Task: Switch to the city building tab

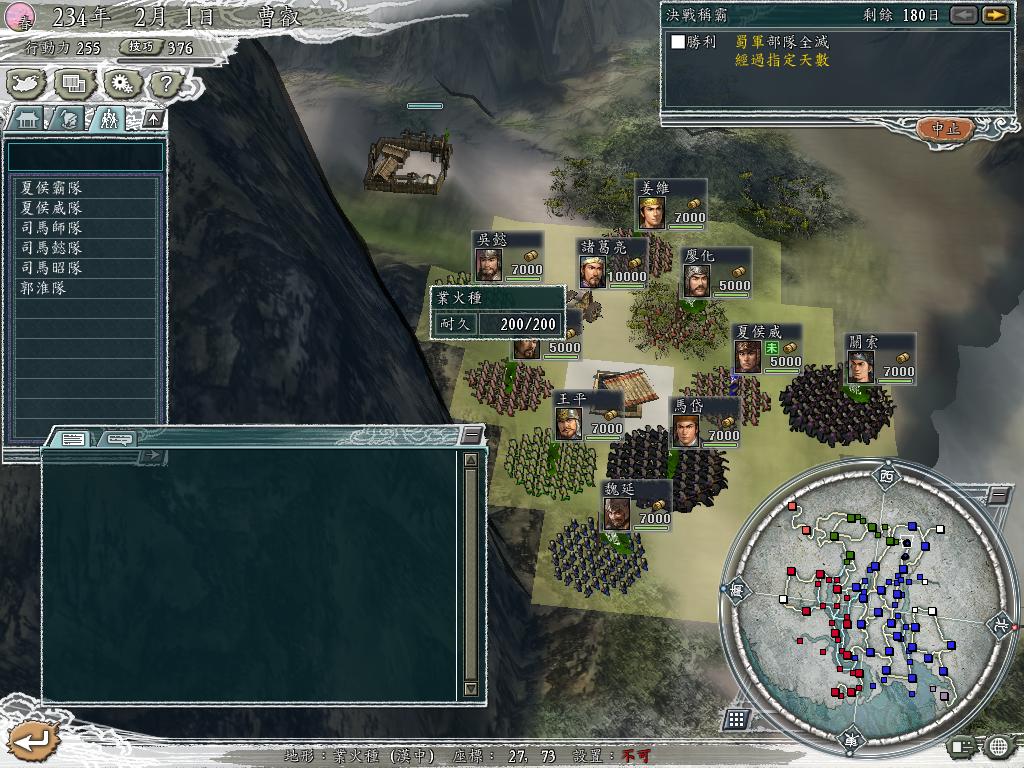Action: tap(27, 118)
